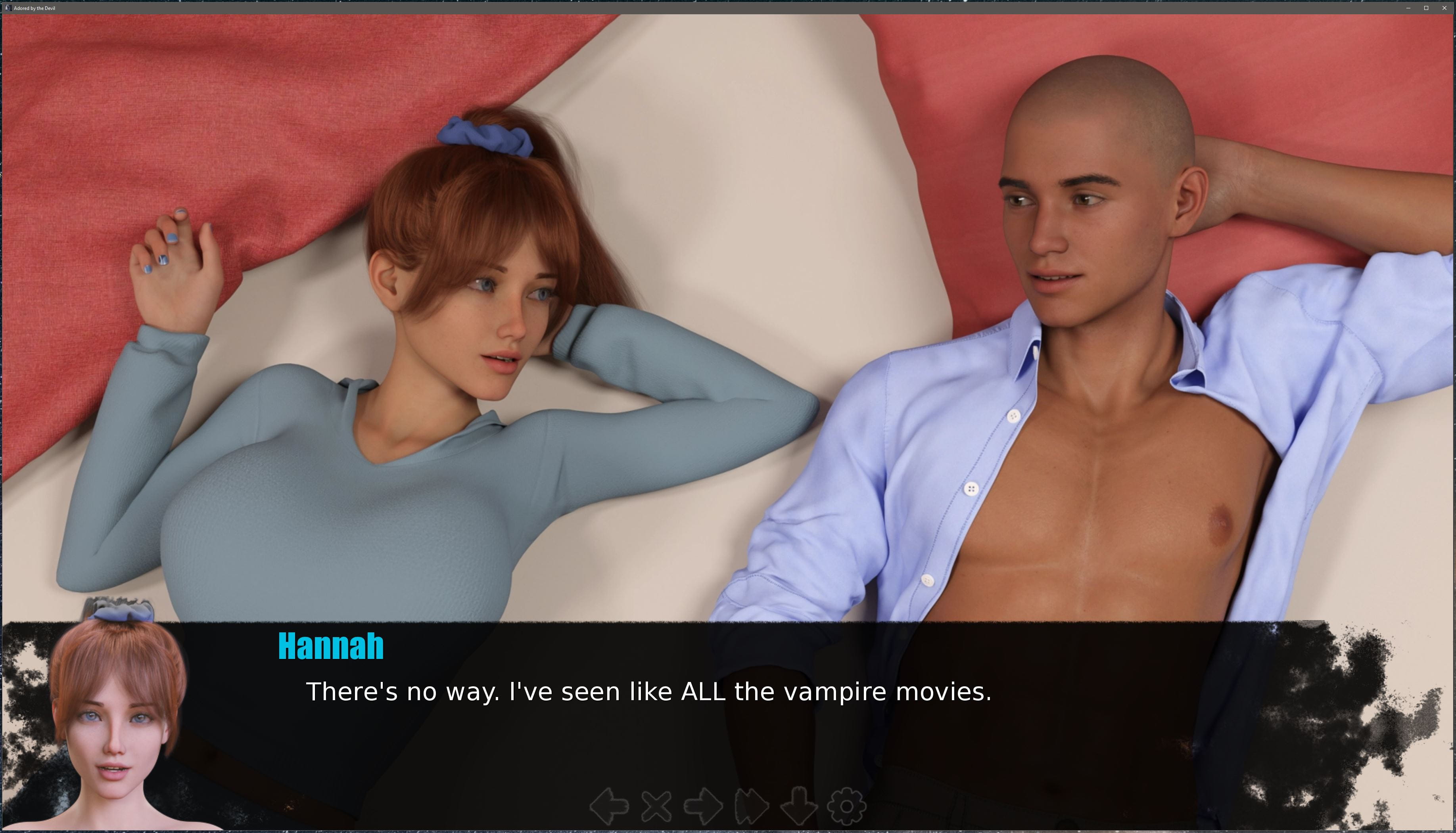Click the left arrow rollback button
This screenshot has height=833, width=1456.
pos(609,807)
